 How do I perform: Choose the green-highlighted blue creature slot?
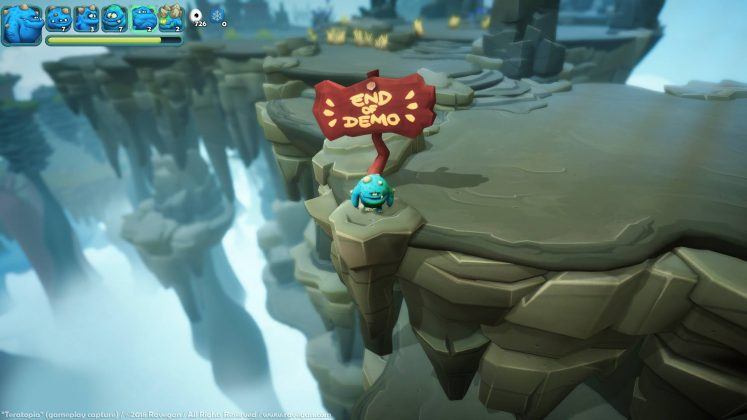(143, 18)
